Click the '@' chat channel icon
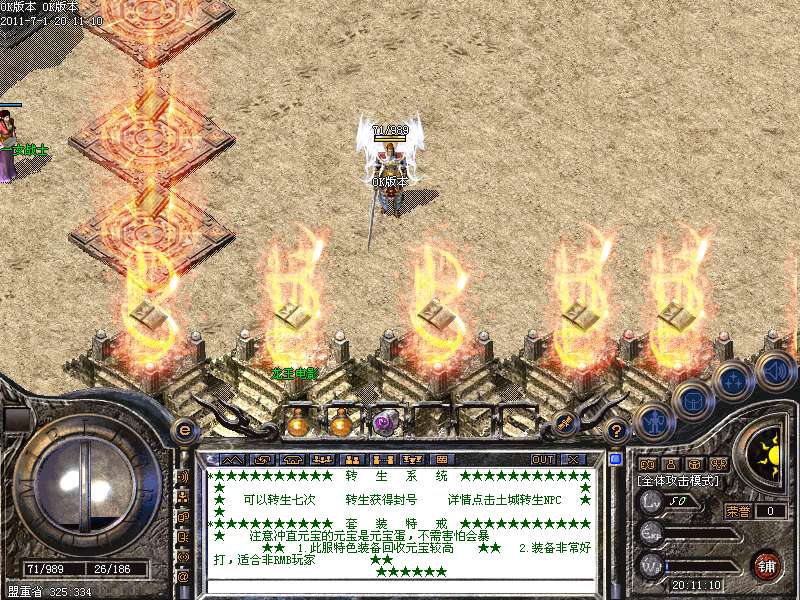 coord(184,576)
